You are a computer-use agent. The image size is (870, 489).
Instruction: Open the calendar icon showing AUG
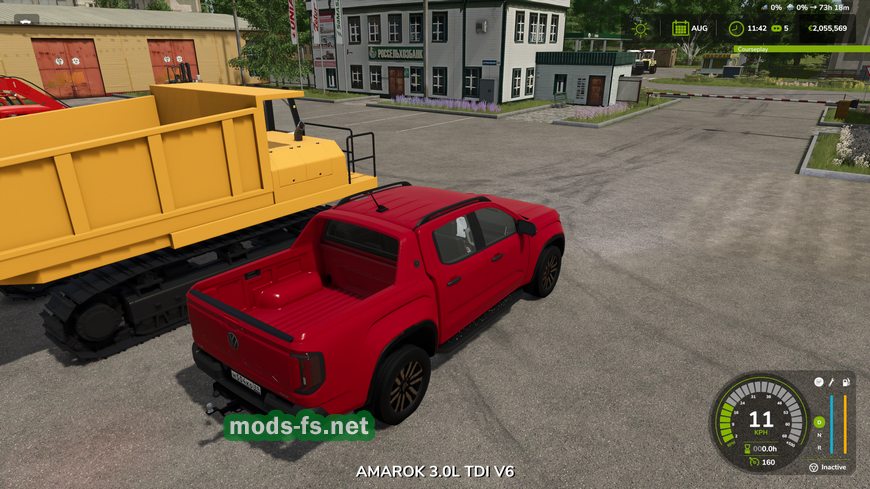pos(680,28)
